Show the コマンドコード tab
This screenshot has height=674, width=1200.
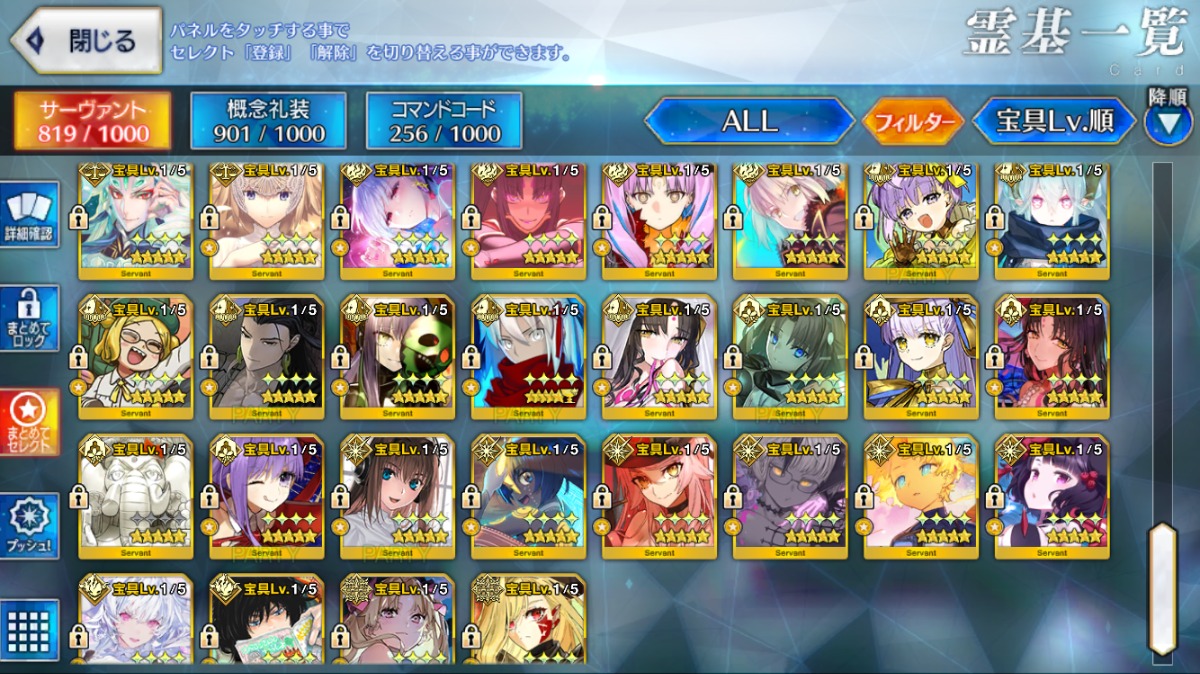pos(444,122)
